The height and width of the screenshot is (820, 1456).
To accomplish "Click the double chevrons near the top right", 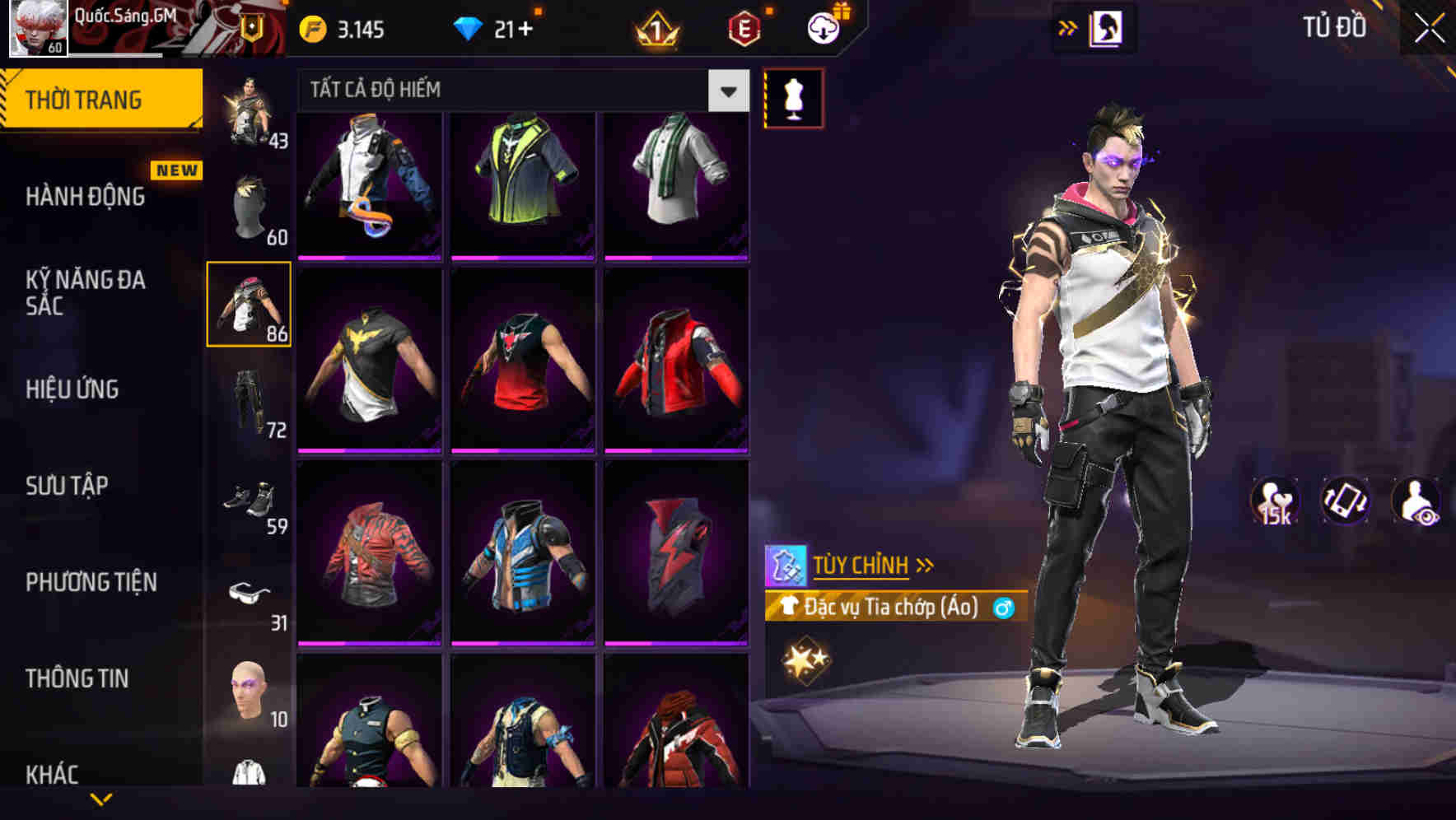I will 1066,26.
